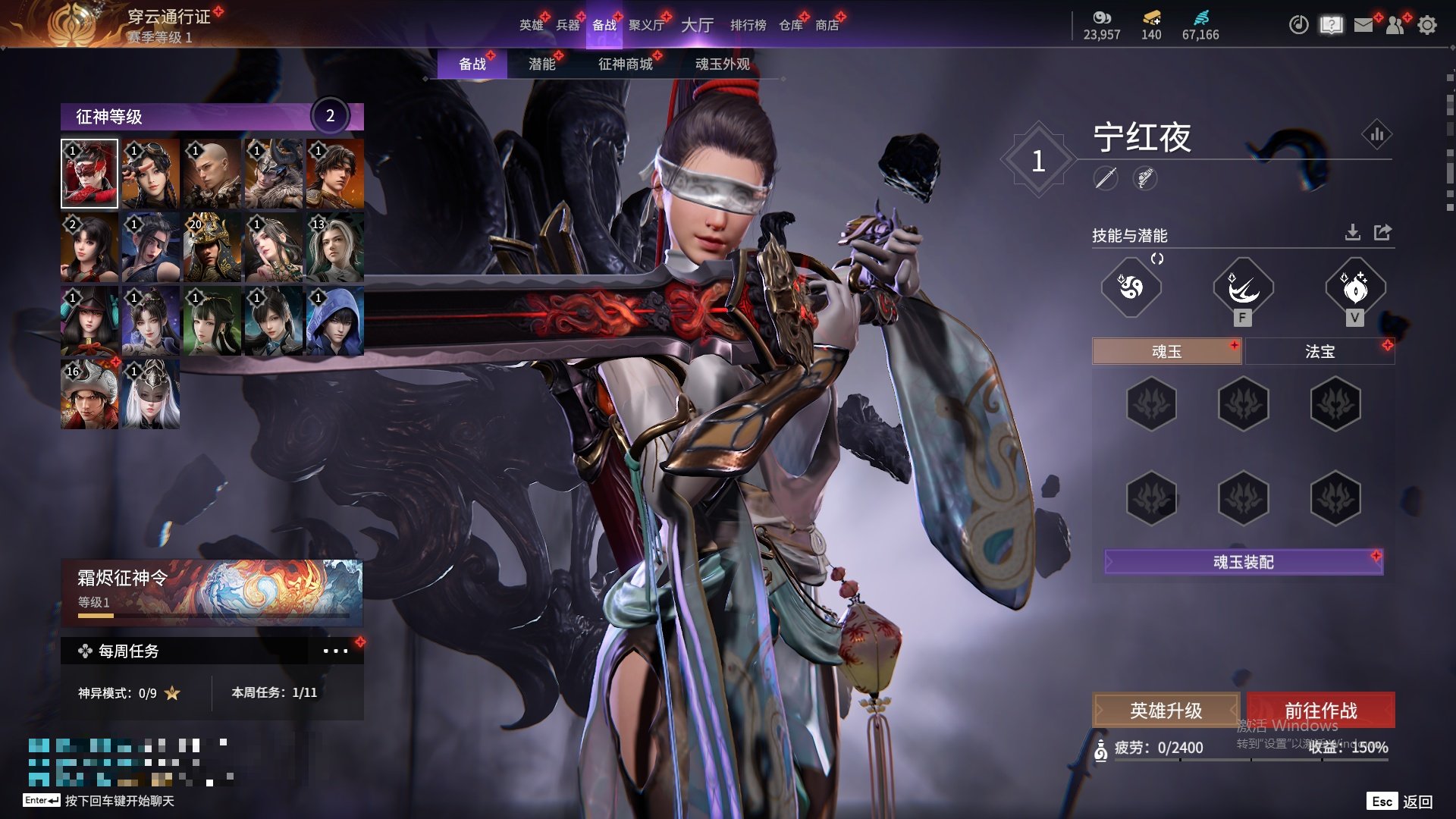The image size is (1456, 819).
Task: View the 排行榜 leaderboard
Action: click(748, 25)
